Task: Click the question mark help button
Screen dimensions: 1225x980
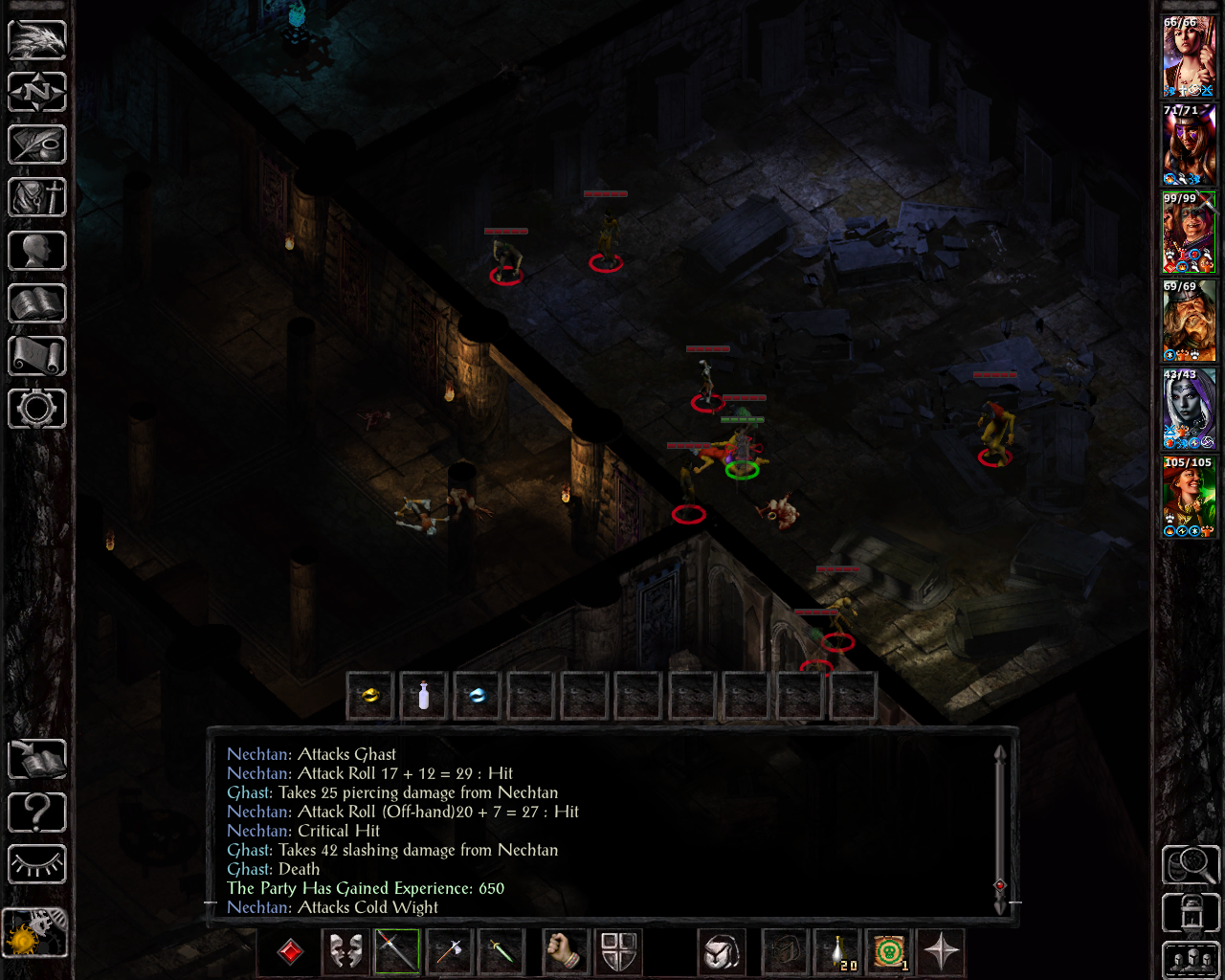Action: pyautogui.click(x=37, y=813)
